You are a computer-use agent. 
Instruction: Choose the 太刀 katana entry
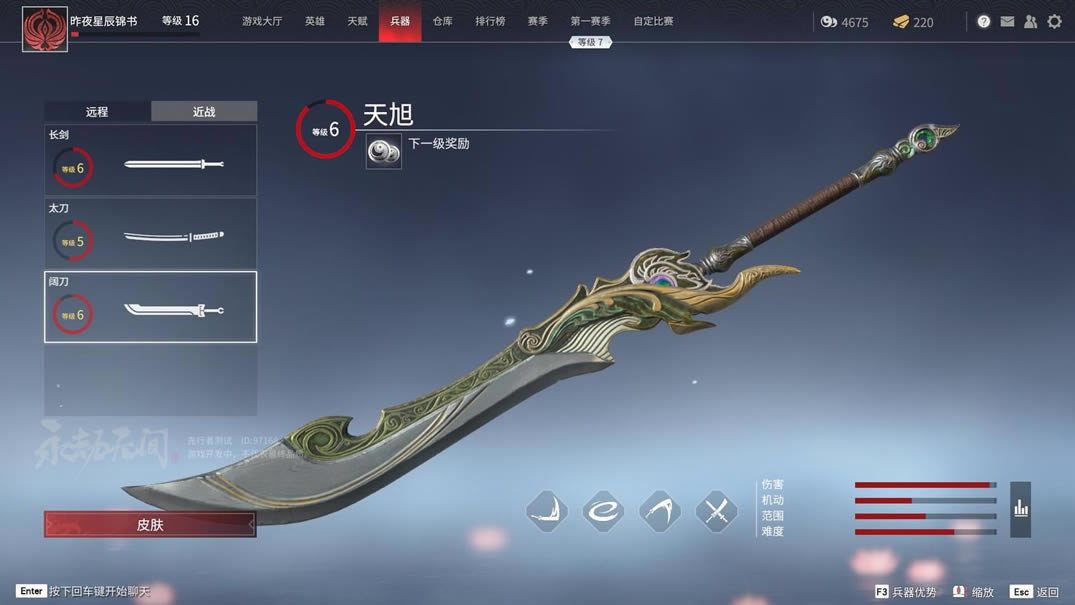click(x=150, y=234)
